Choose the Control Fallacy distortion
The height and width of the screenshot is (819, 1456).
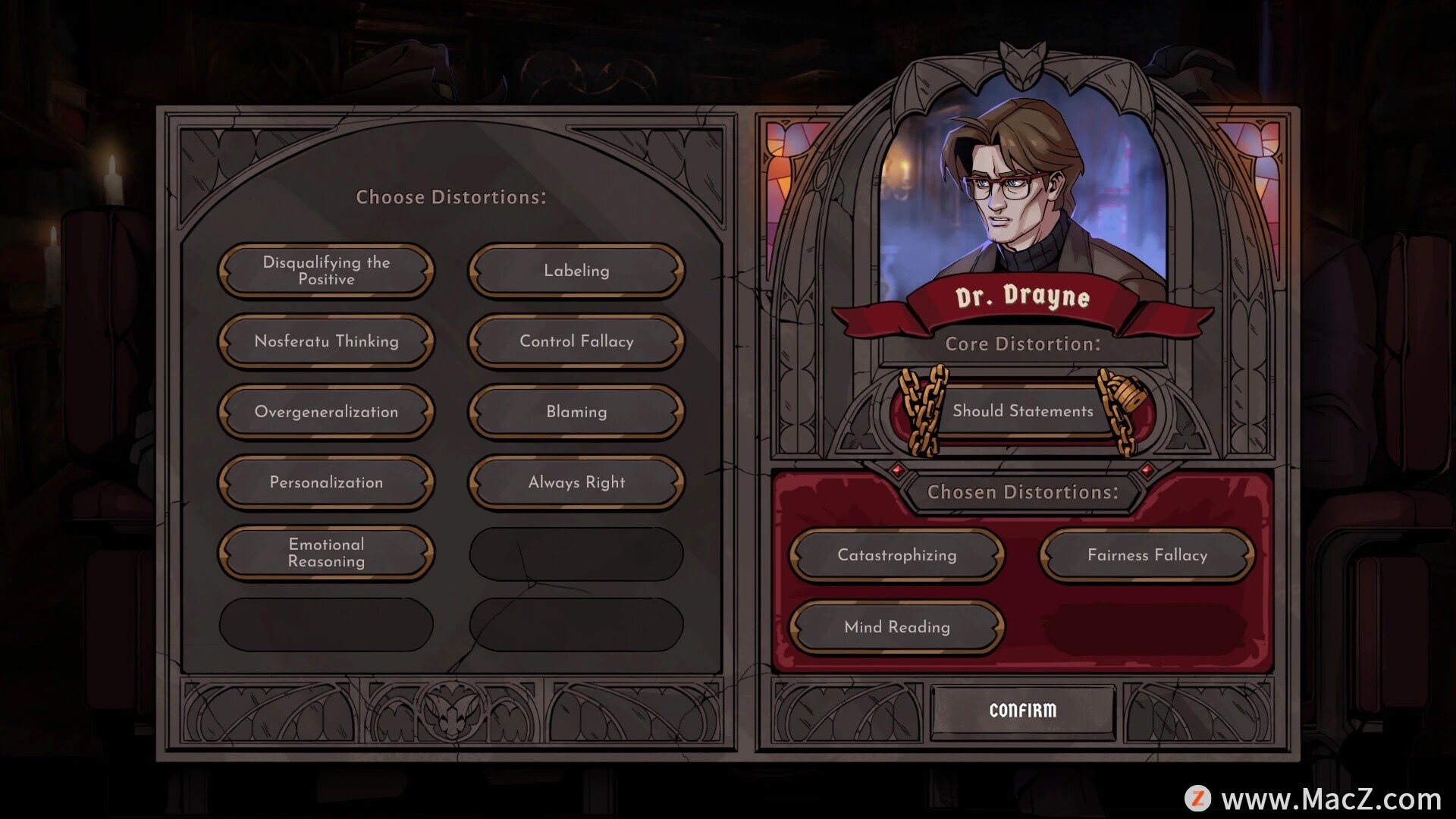576,341
